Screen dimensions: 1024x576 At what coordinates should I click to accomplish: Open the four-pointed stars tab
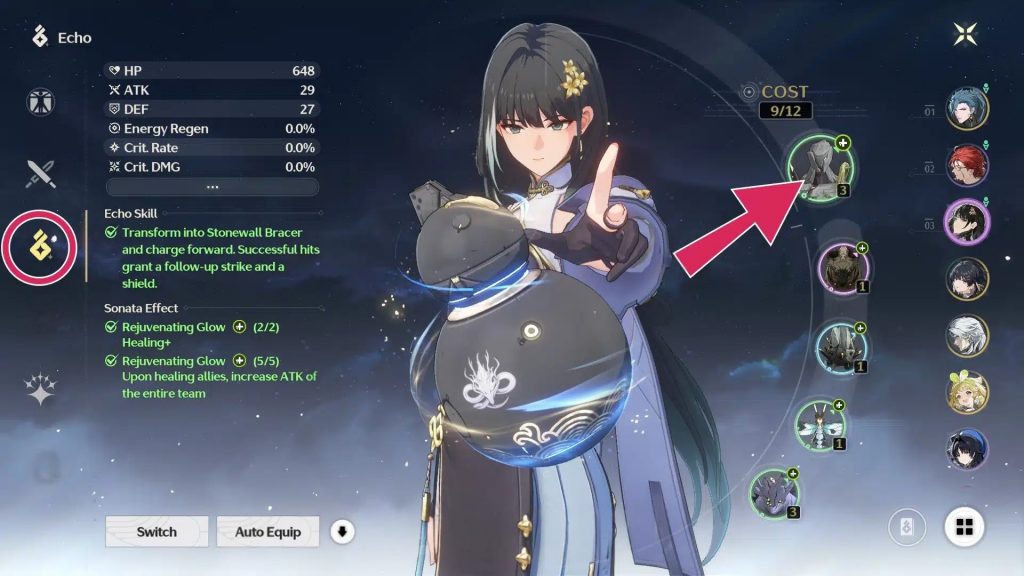click(x=41, y=390)
